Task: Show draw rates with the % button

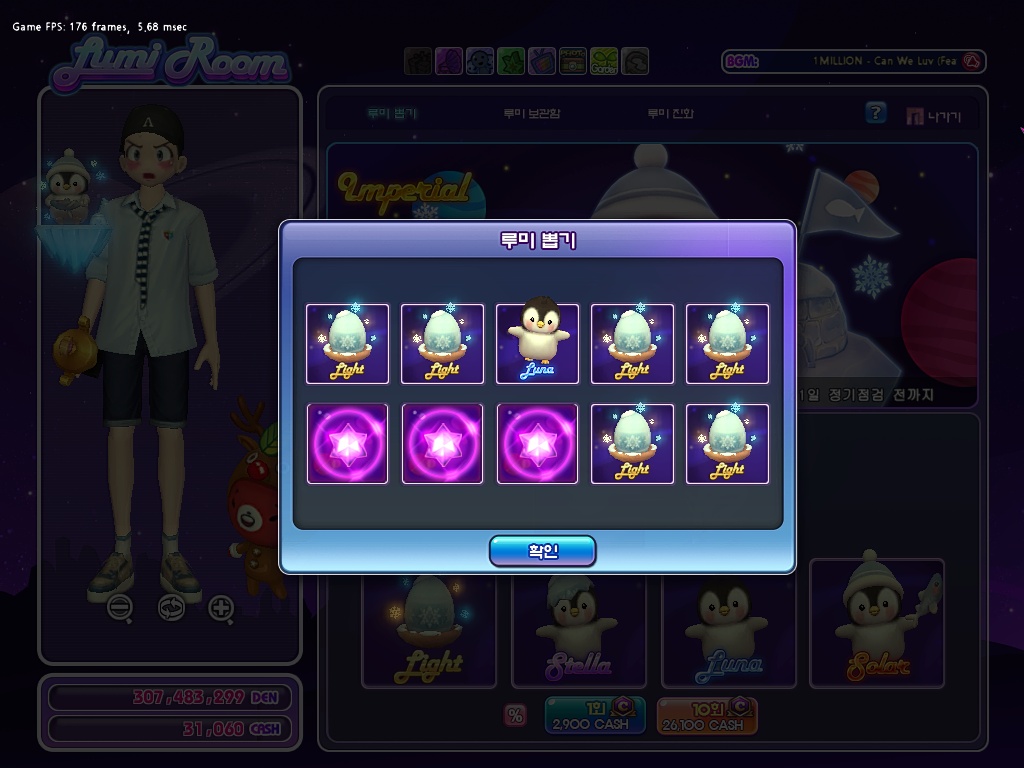Action: pos(516,716)
